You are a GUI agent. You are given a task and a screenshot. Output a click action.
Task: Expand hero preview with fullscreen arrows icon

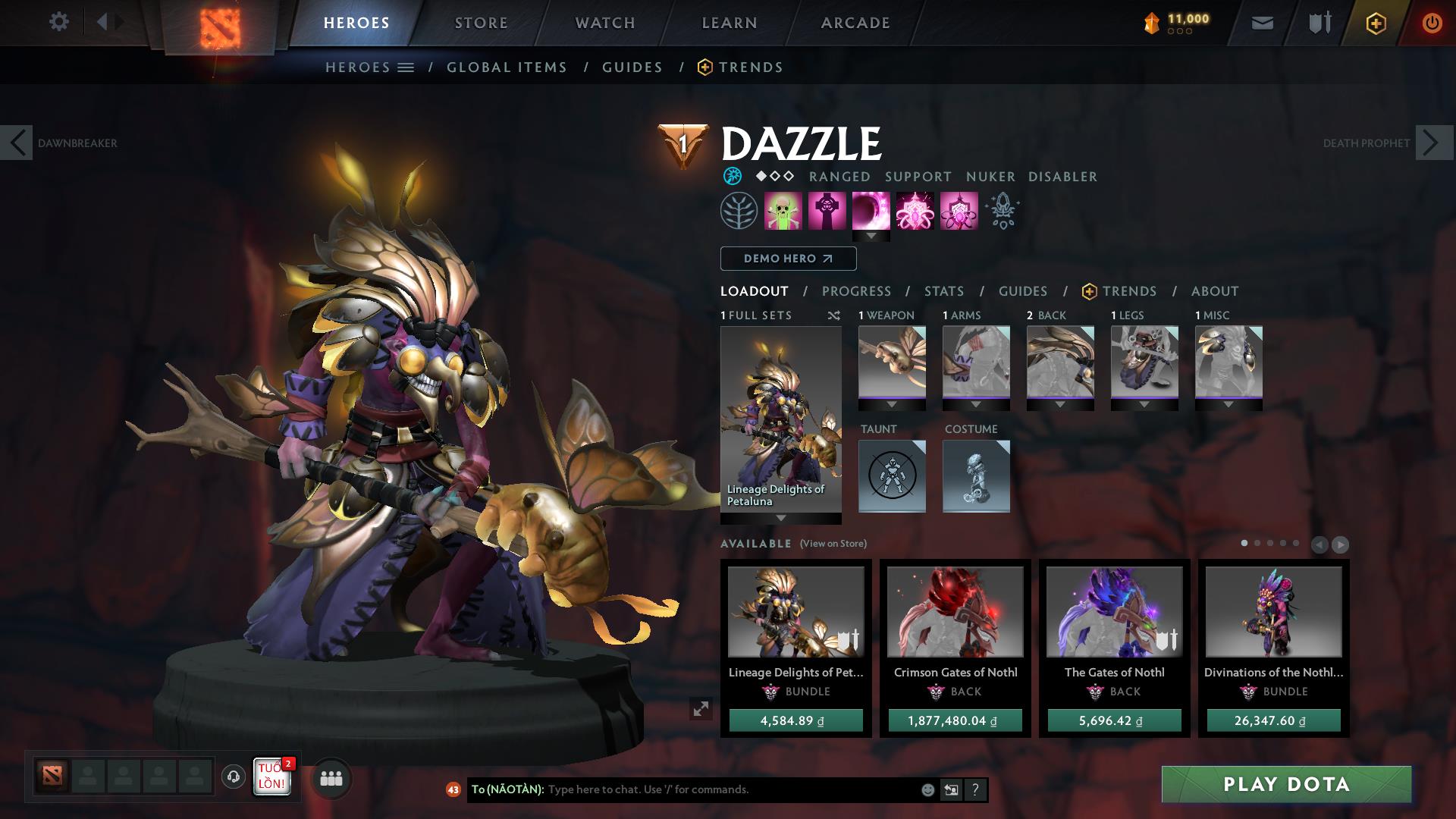click(701, 708)
